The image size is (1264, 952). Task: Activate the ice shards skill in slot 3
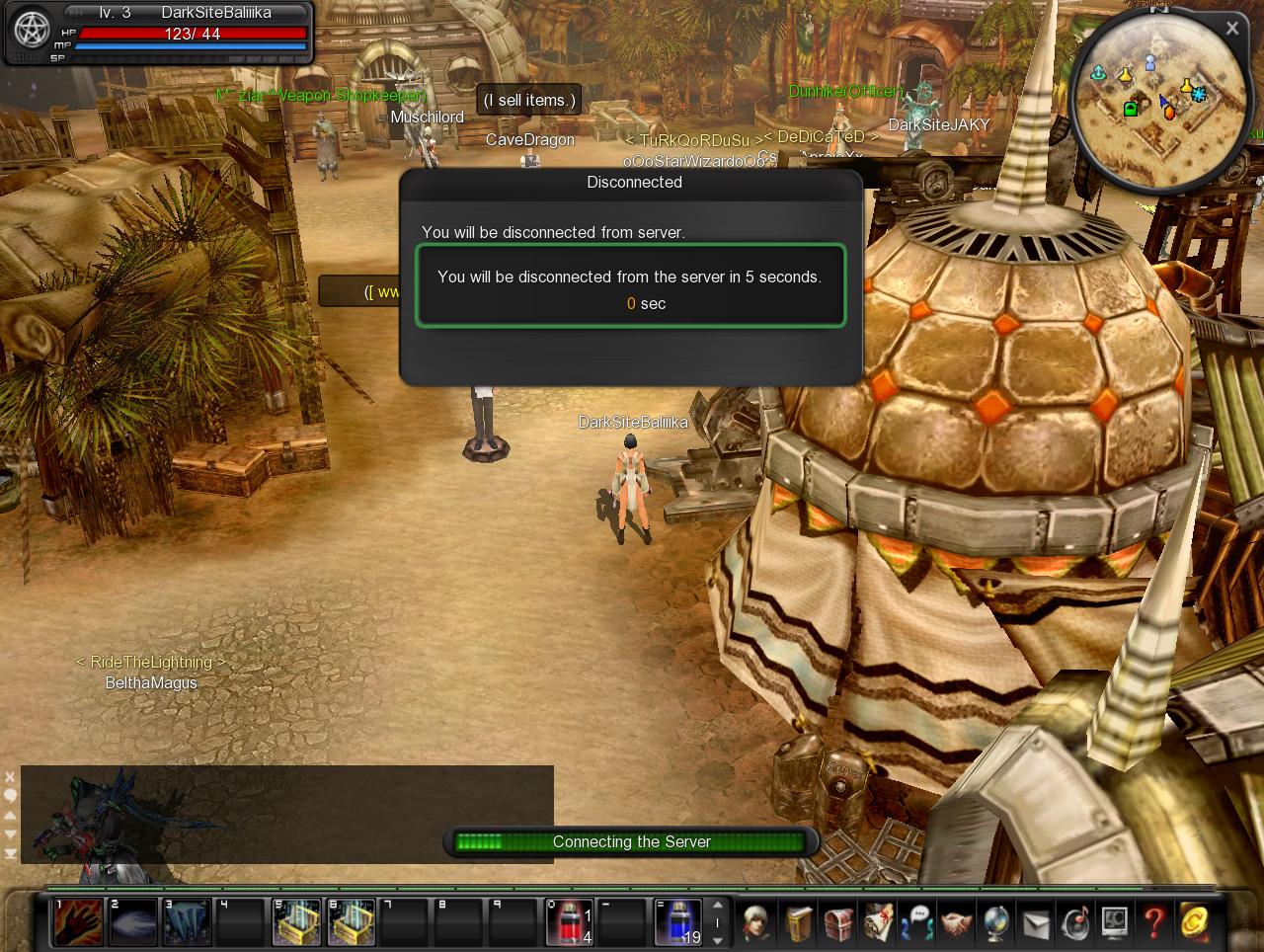[187, 922]
